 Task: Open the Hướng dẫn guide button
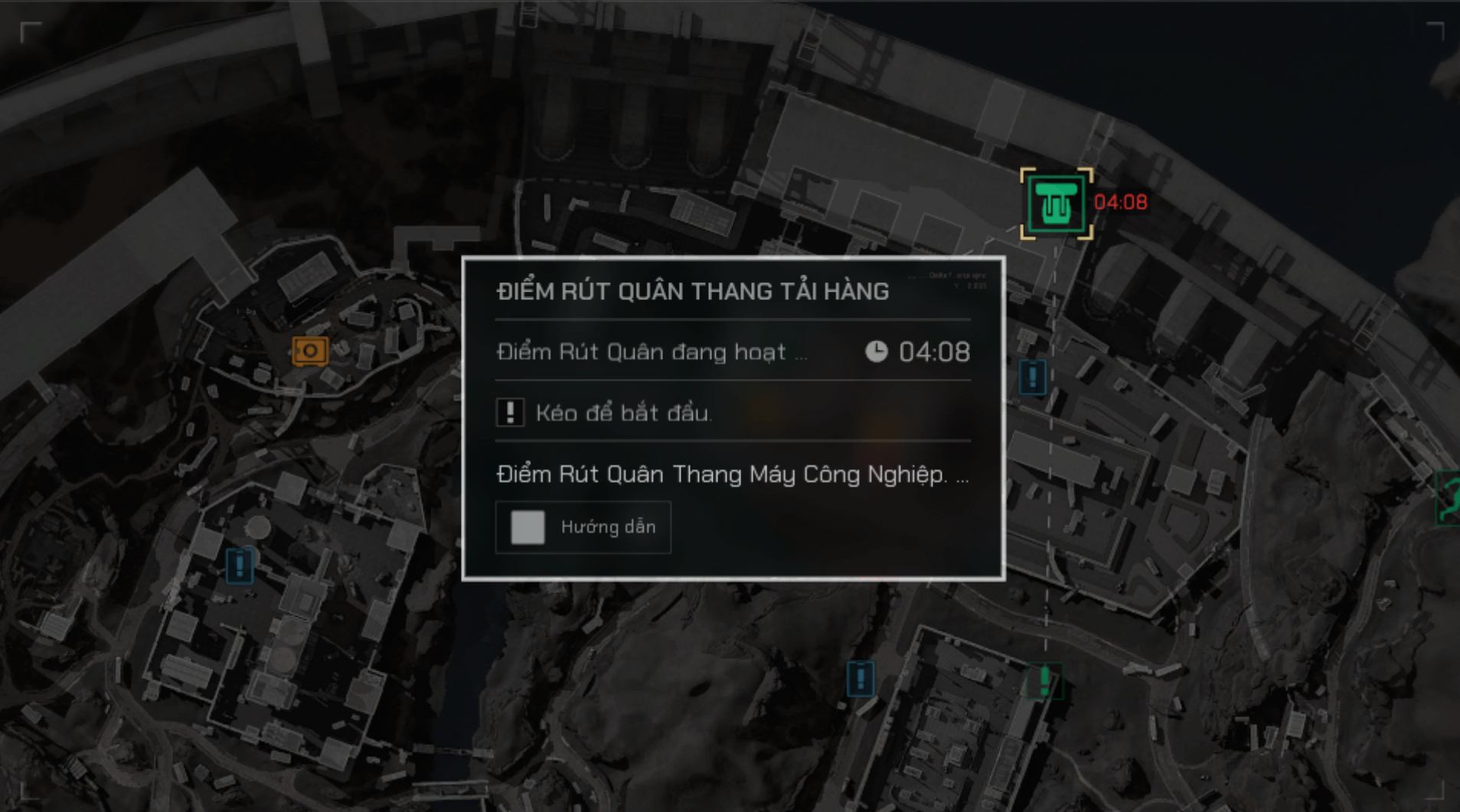tap(583, 527)
